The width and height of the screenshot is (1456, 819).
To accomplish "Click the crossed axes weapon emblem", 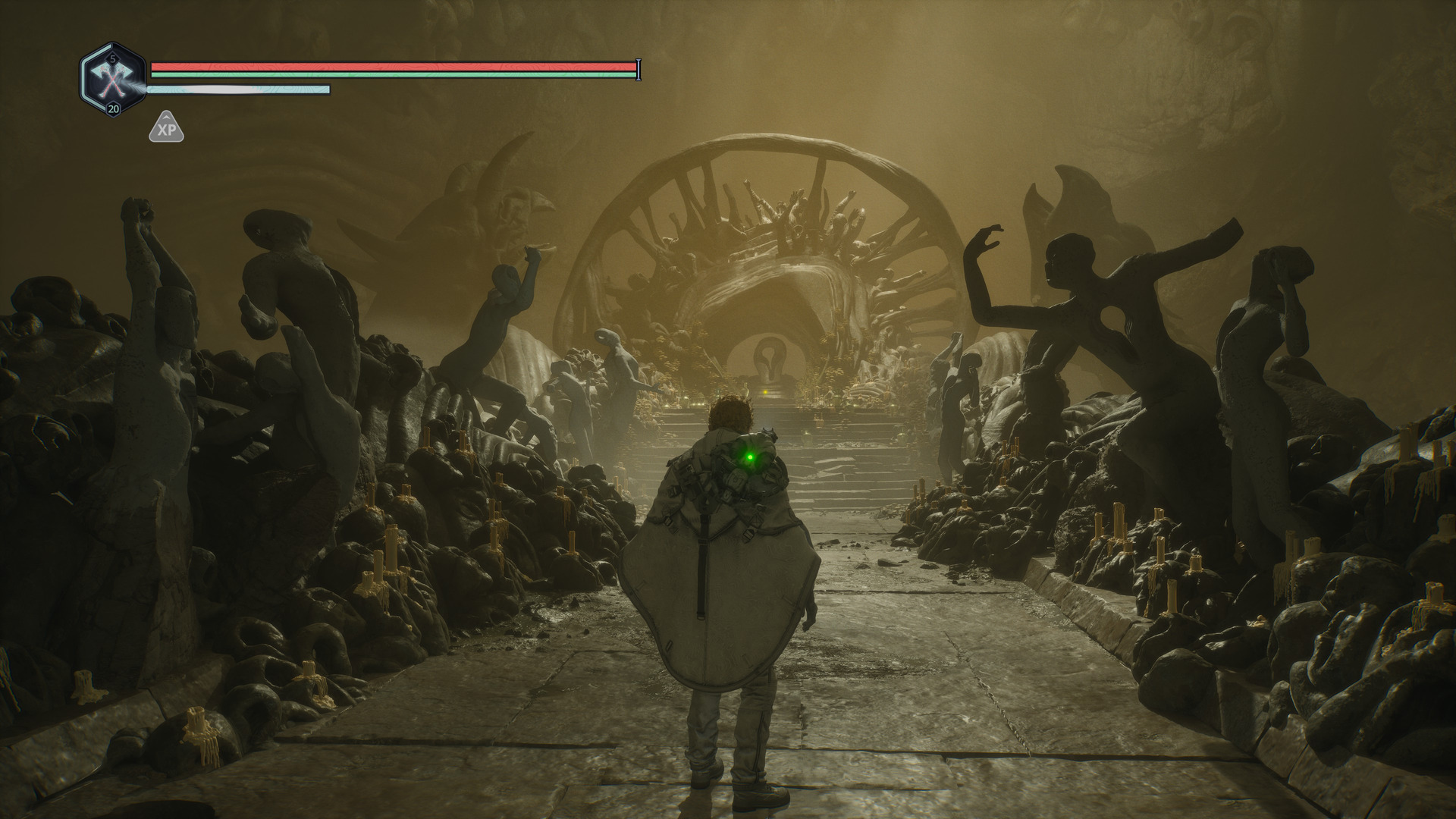I will click(x=113, y=79).
